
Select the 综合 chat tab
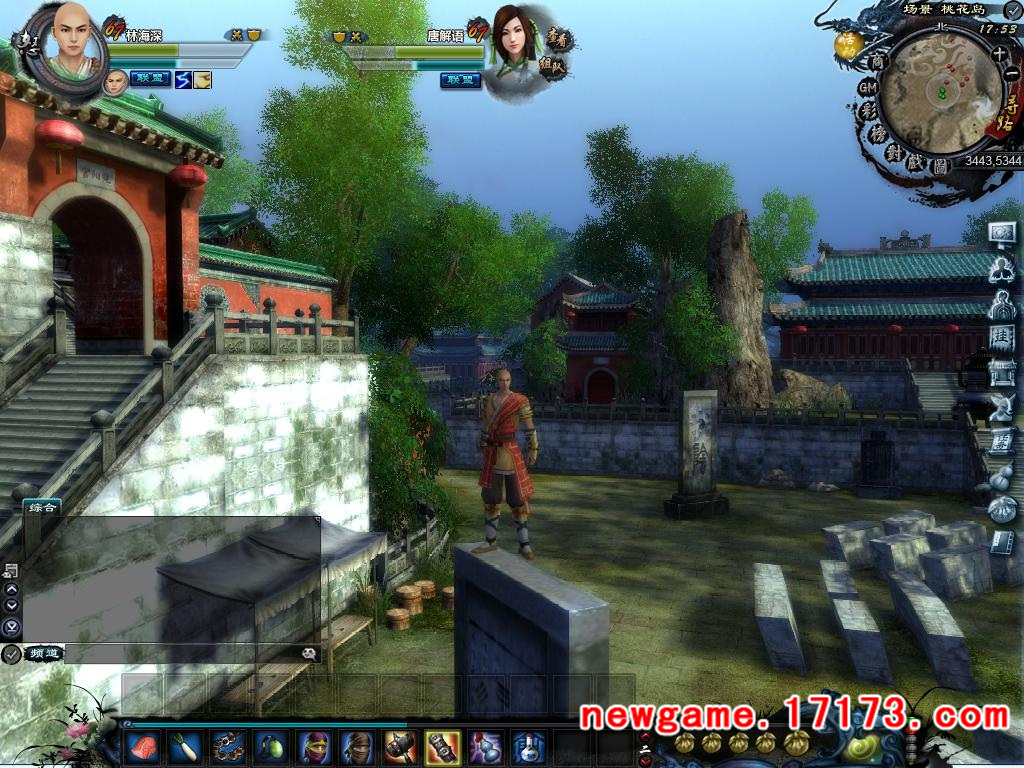44,507
